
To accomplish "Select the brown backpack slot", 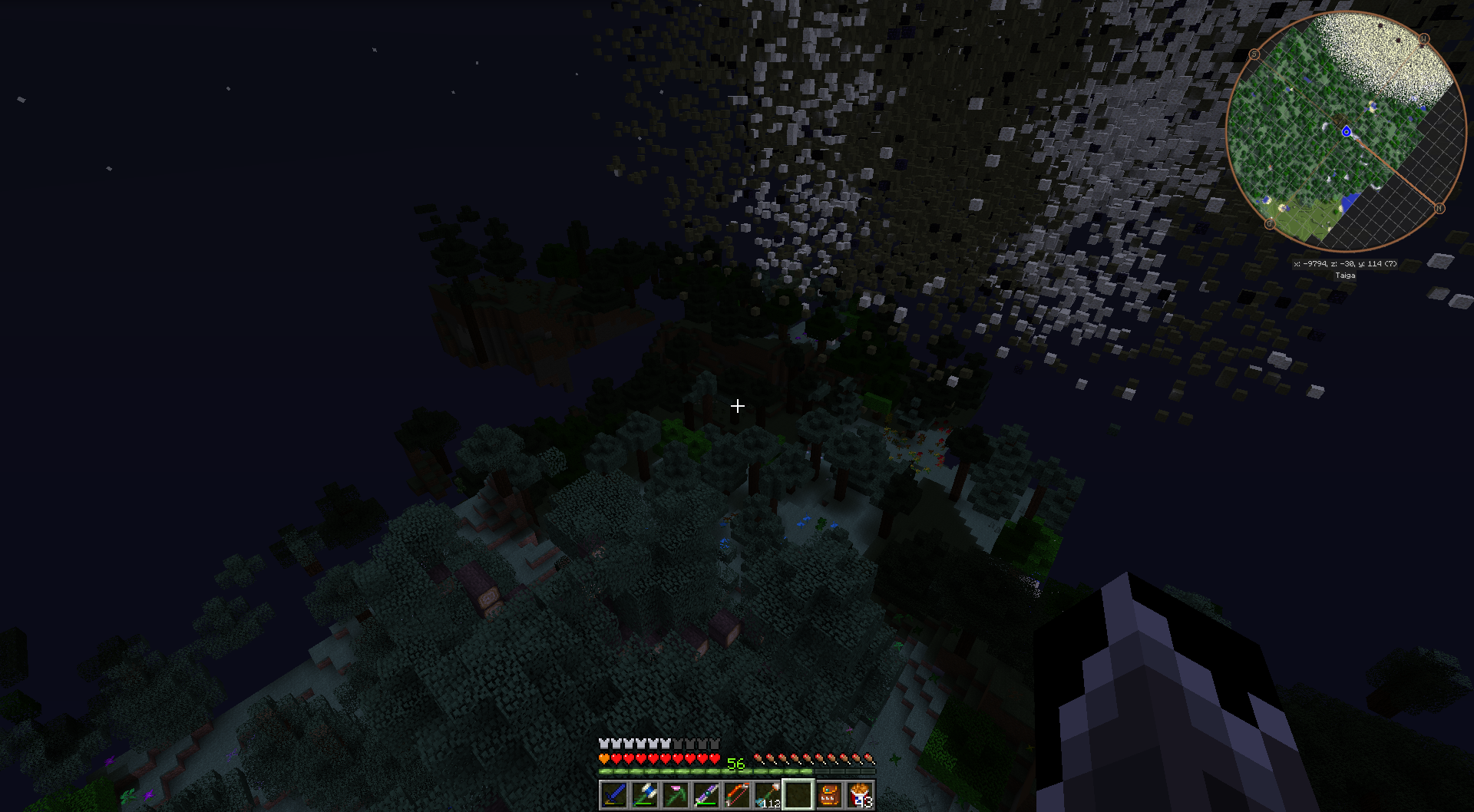I will click(828, 794).
